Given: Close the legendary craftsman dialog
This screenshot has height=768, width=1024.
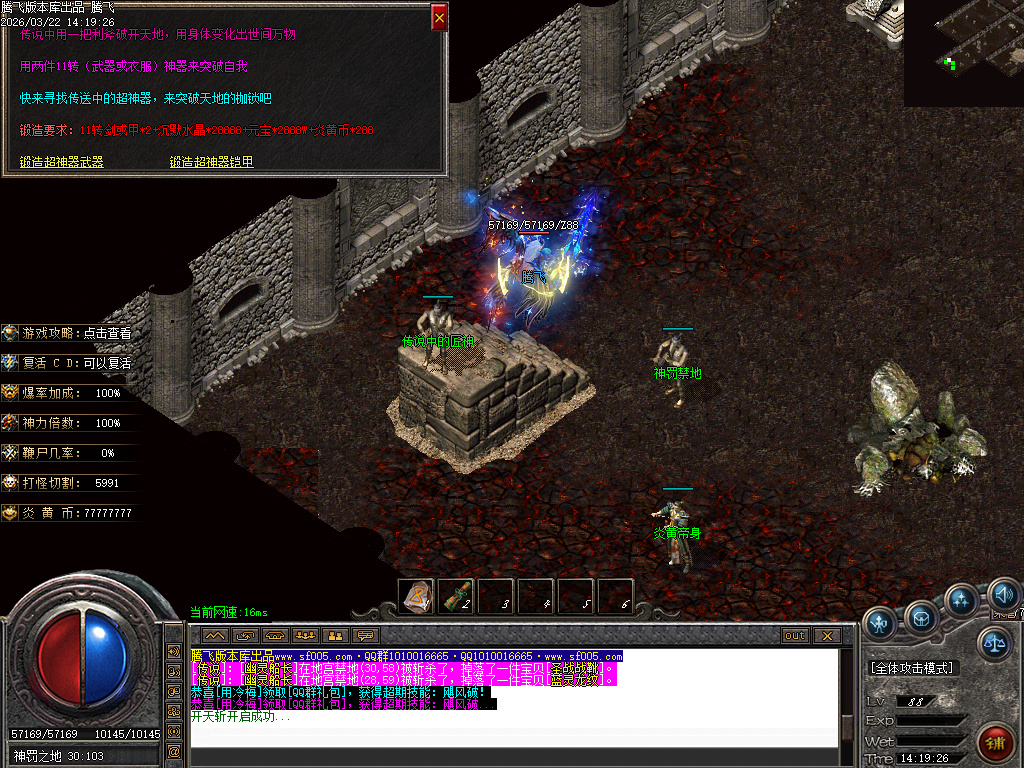Looking at the screenshot, I should [439, 17].
